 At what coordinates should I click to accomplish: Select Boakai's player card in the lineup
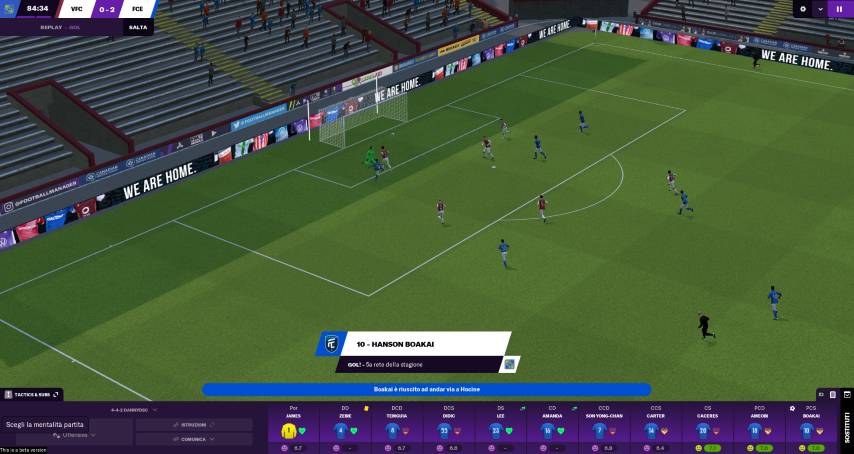coord(810,430)
